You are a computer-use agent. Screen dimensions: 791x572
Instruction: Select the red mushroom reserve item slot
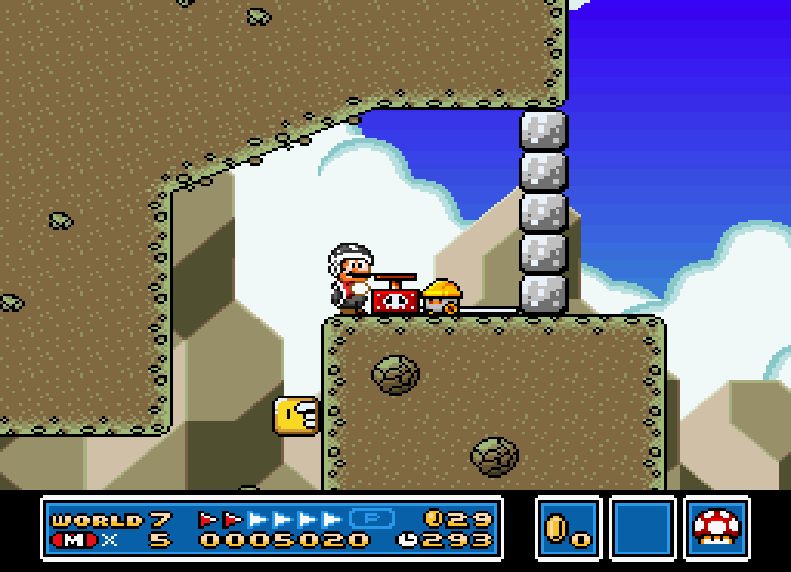(716, 527)
